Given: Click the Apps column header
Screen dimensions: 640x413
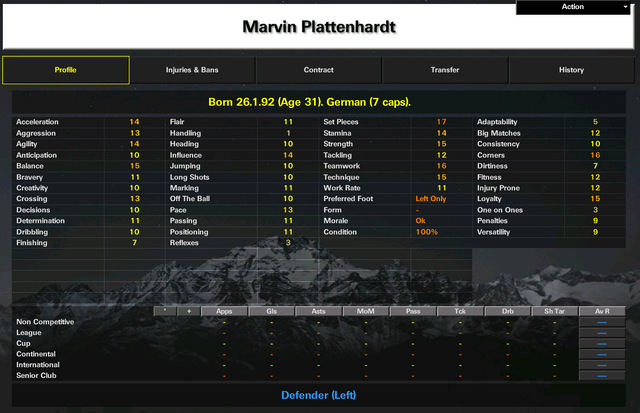Looking at the screenshot, I should click(x=224, y=312).
